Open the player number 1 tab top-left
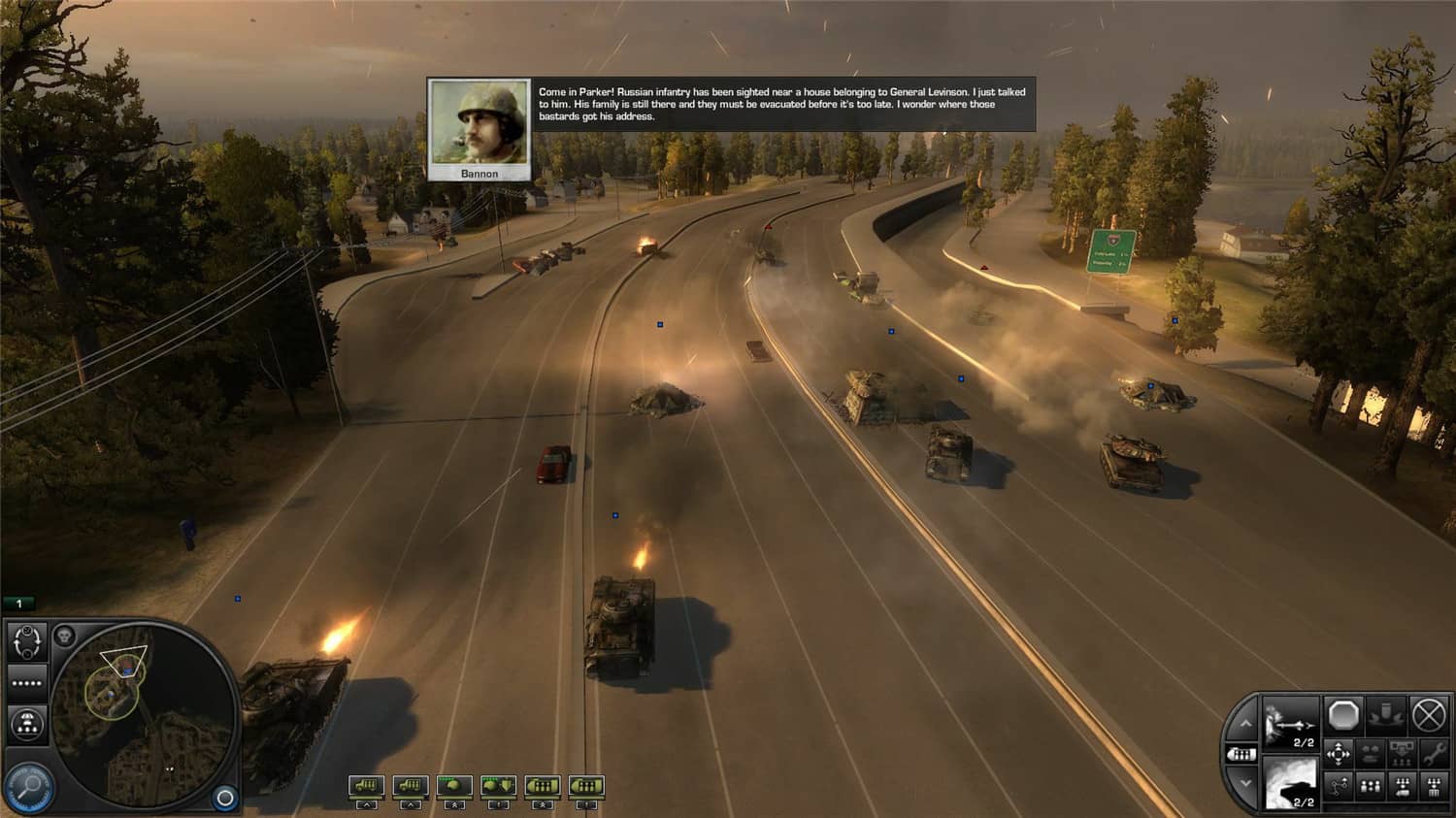Screen dimensions: 1456x818 18,602
